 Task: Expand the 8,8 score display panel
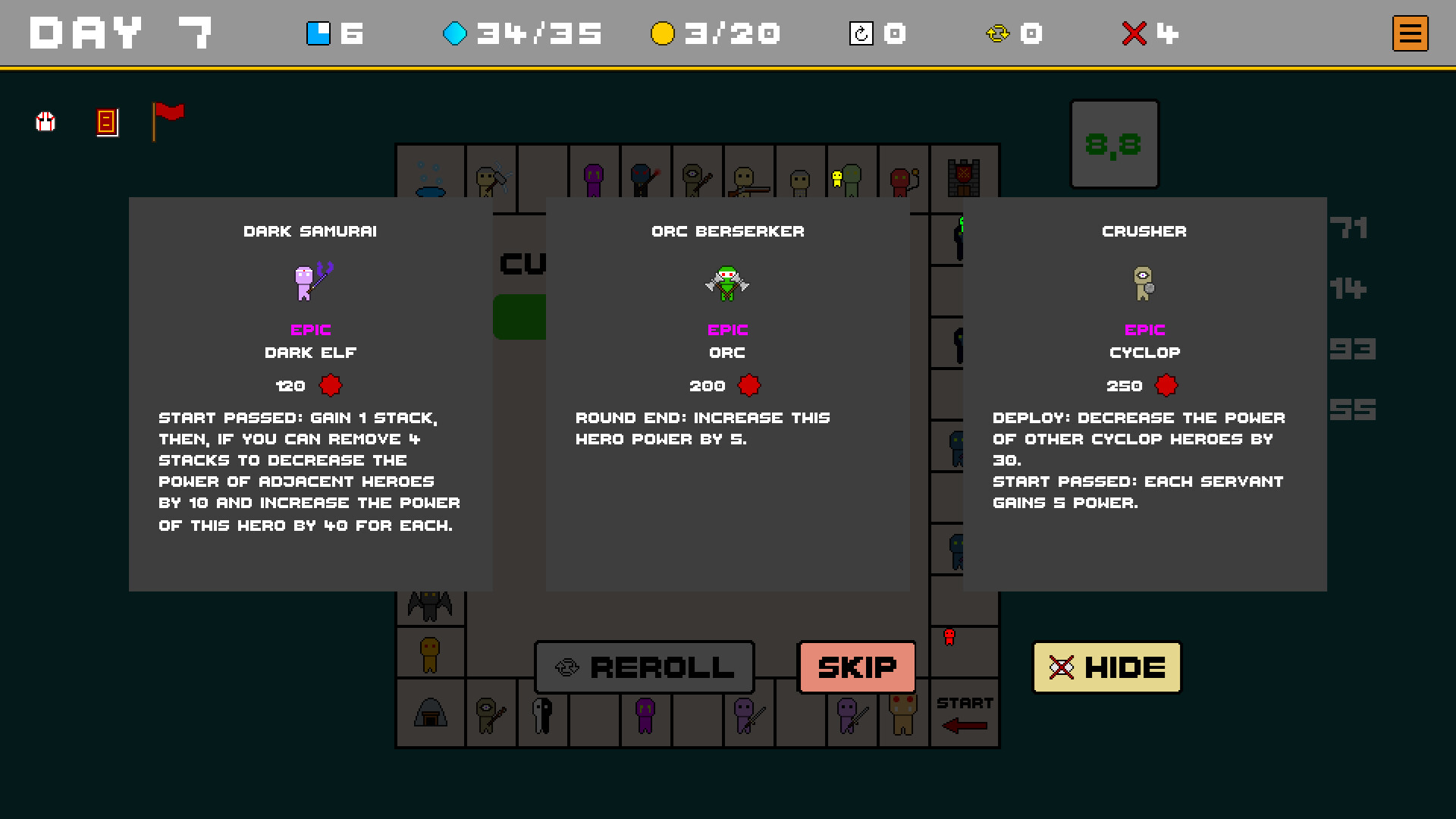(x=1113, y=144)
